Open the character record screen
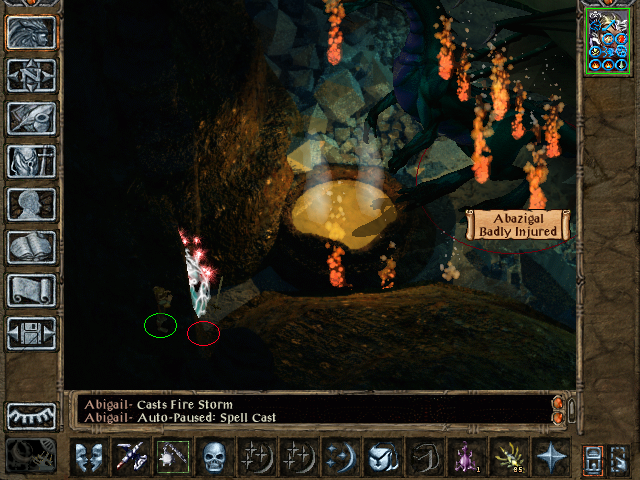The height and width of the screenshot is (480, 640). pos(31,204)
